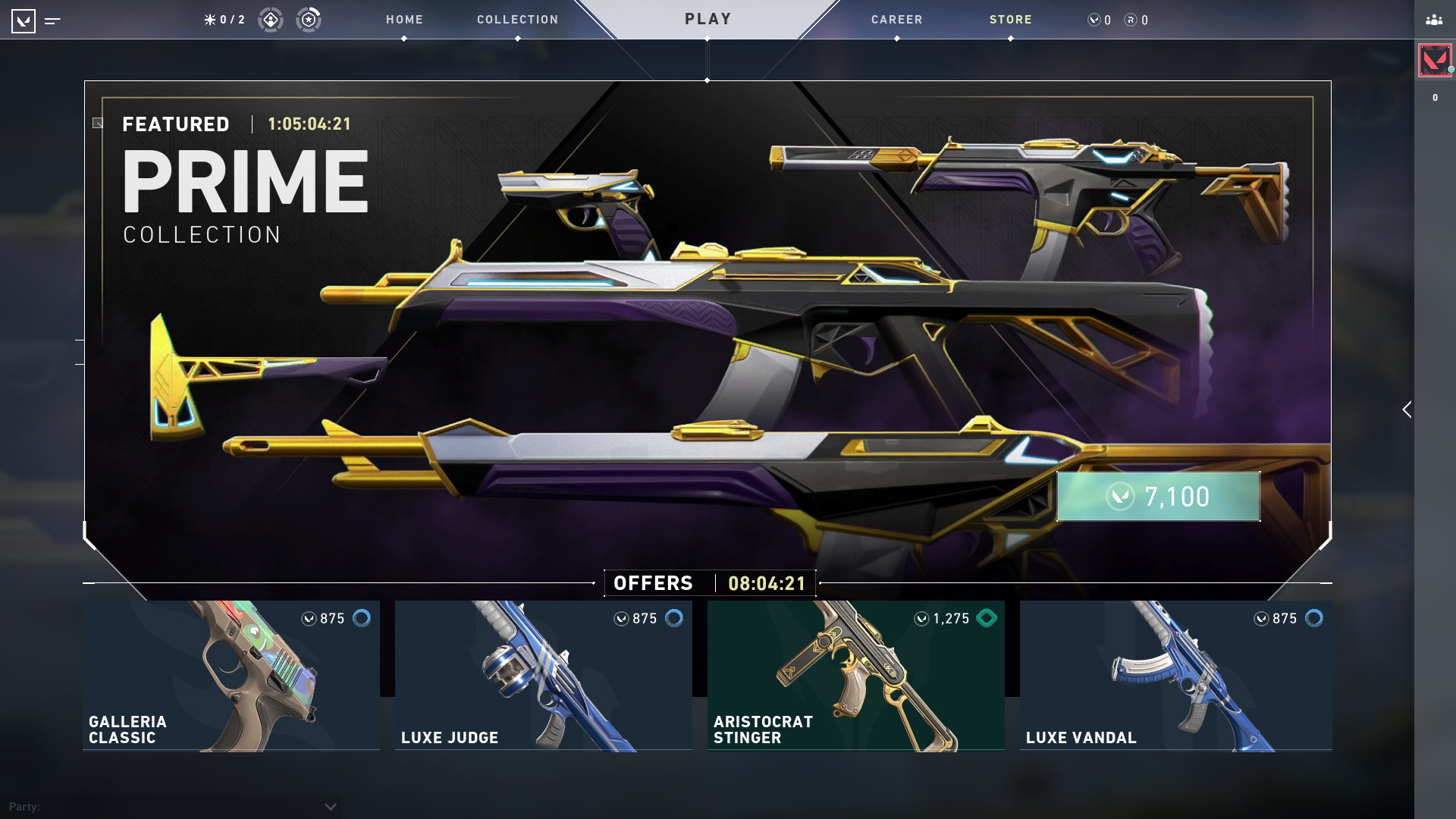Collapse the social panel arrow
The width and height of the screenshot is (1456, 819).
click(1407, 409)
